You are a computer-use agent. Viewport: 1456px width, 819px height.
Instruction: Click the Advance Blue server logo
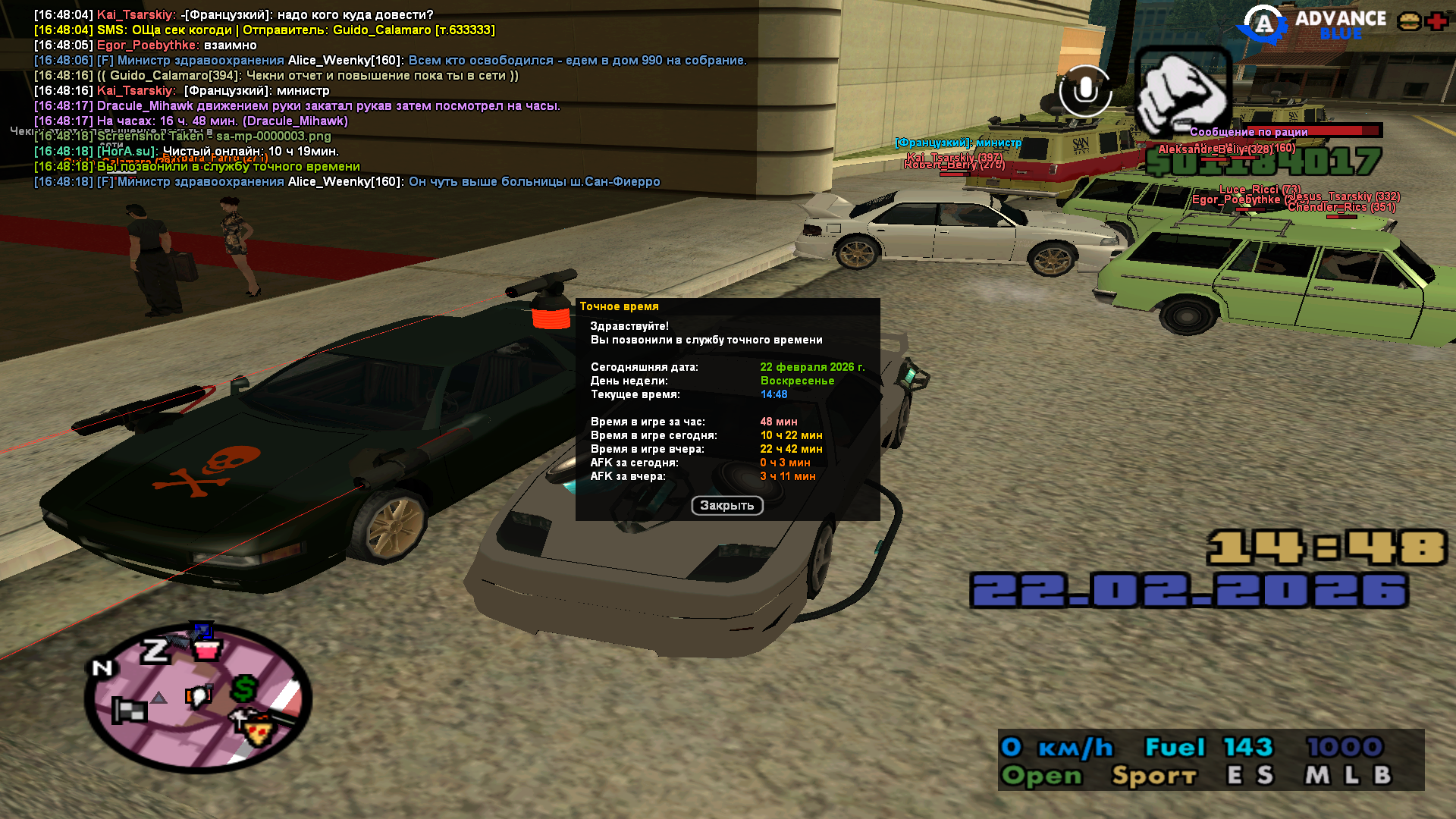pos(1312,24)
